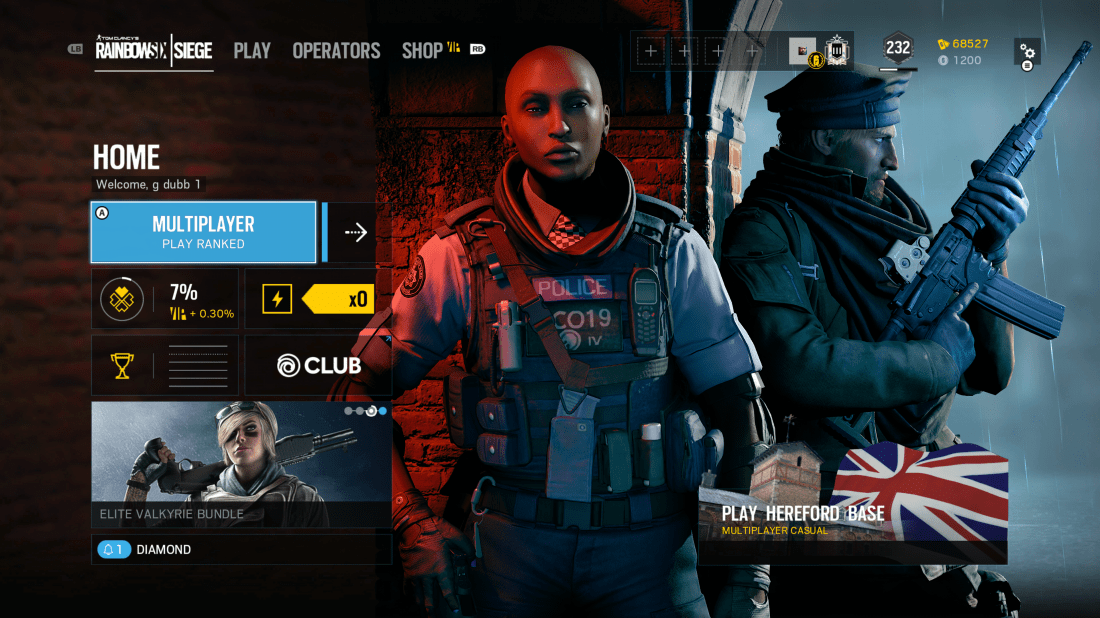
Task: Switch to the Operators tab
Action: 336,50
